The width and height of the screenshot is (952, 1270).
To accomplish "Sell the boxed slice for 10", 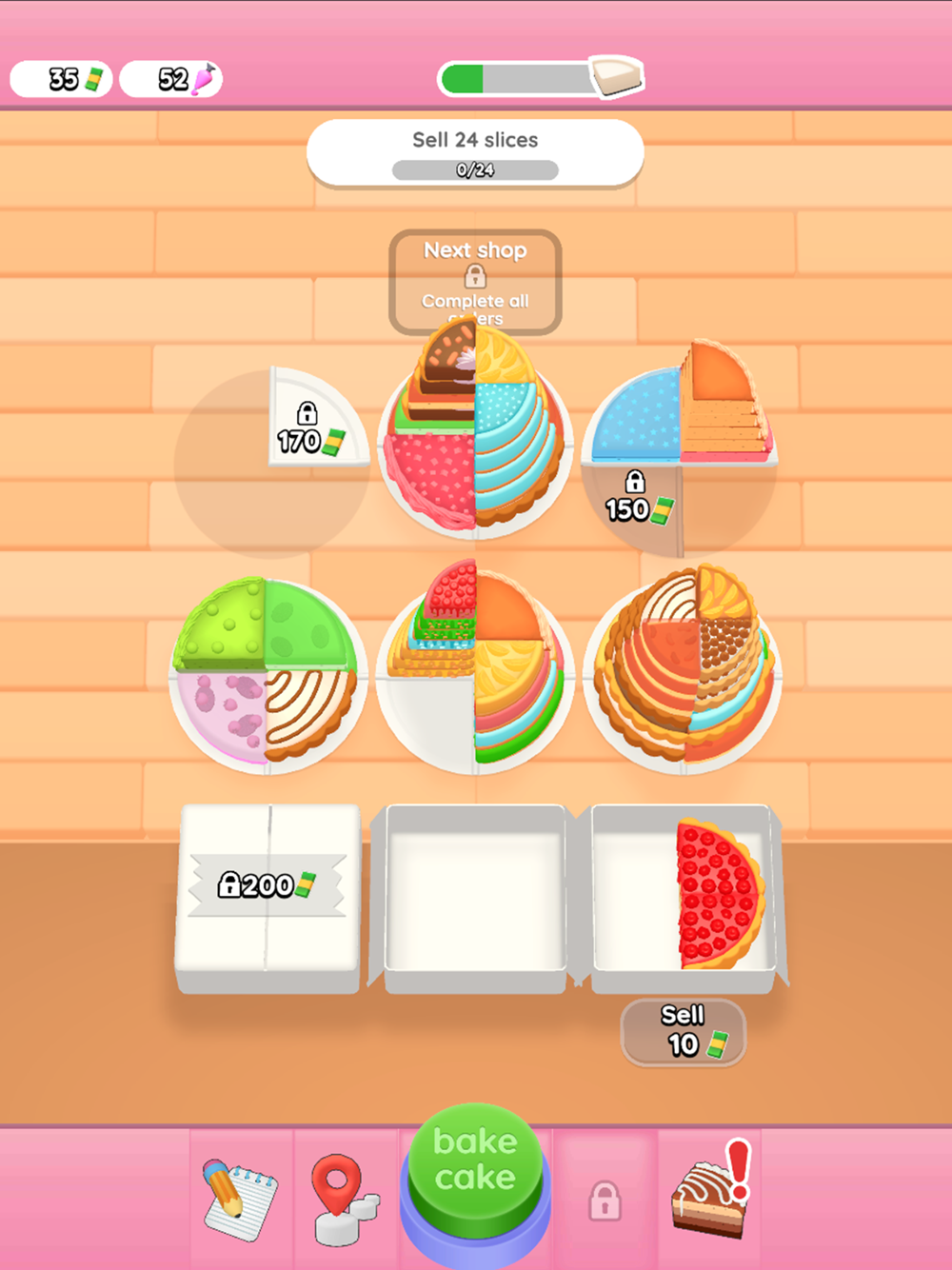I will pyautogui.click(x=683, y=1031).
